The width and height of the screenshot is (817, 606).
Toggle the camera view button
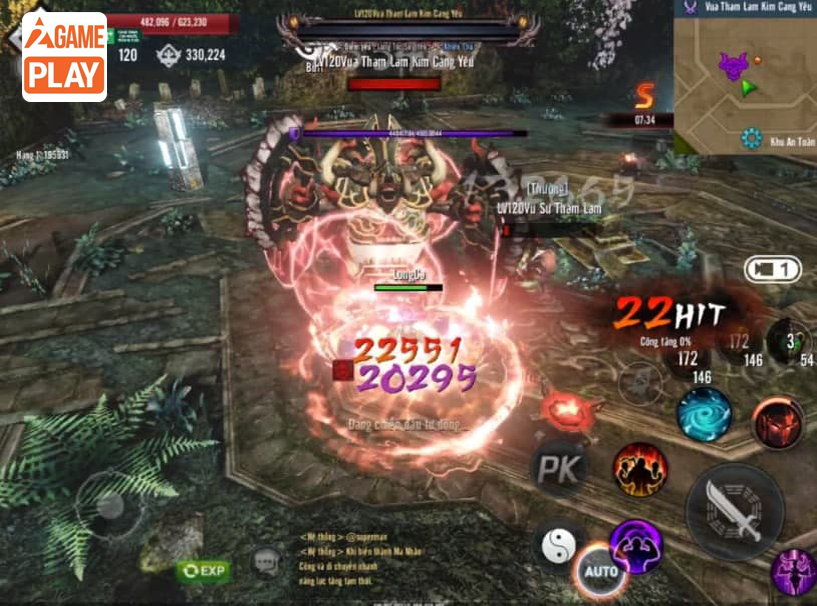click(772, 269)
